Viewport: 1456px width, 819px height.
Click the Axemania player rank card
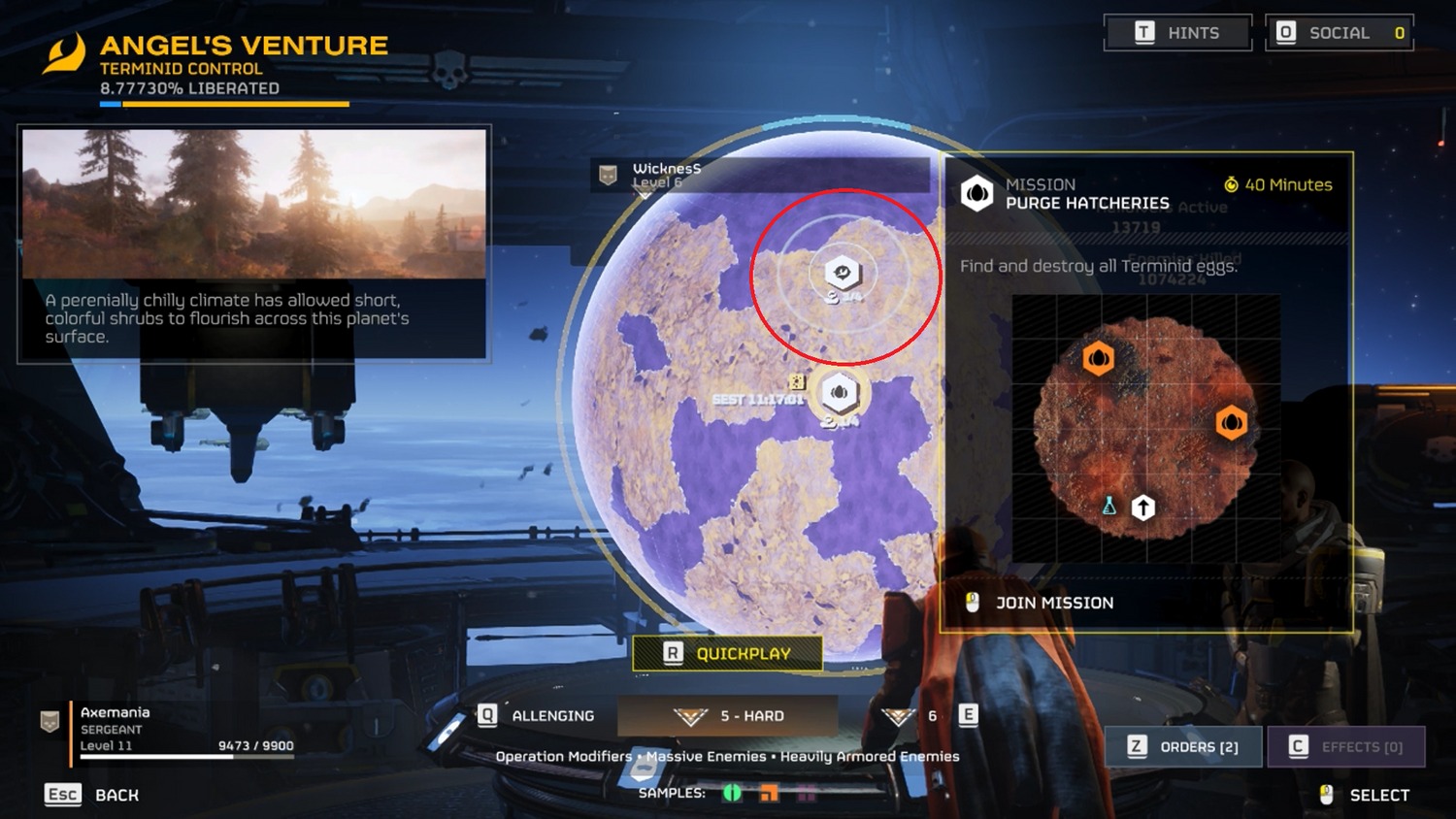click(x=167, y=729)
